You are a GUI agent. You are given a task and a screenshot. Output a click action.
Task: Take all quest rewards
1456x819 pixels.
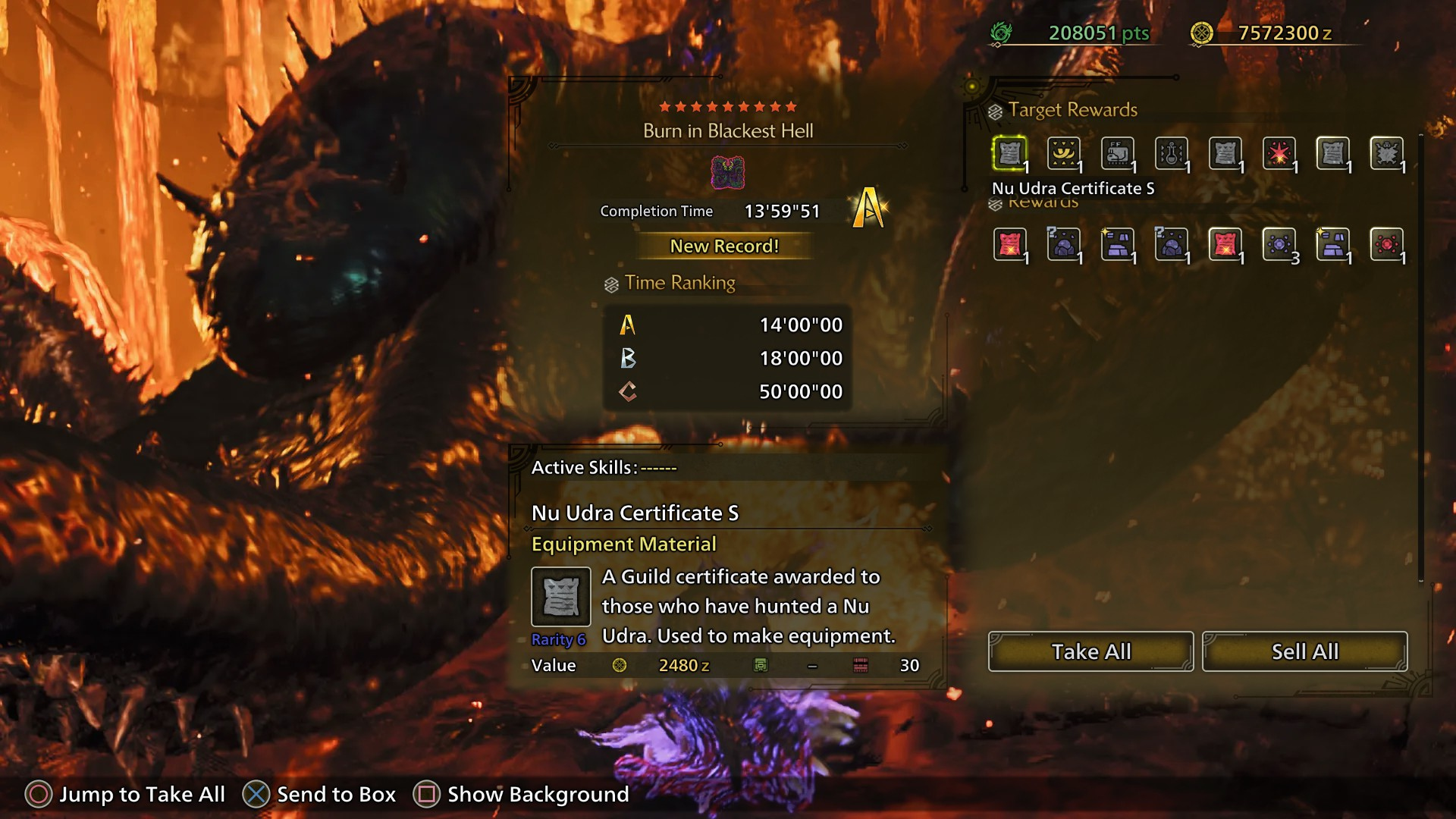click(x=1090, y=651)
